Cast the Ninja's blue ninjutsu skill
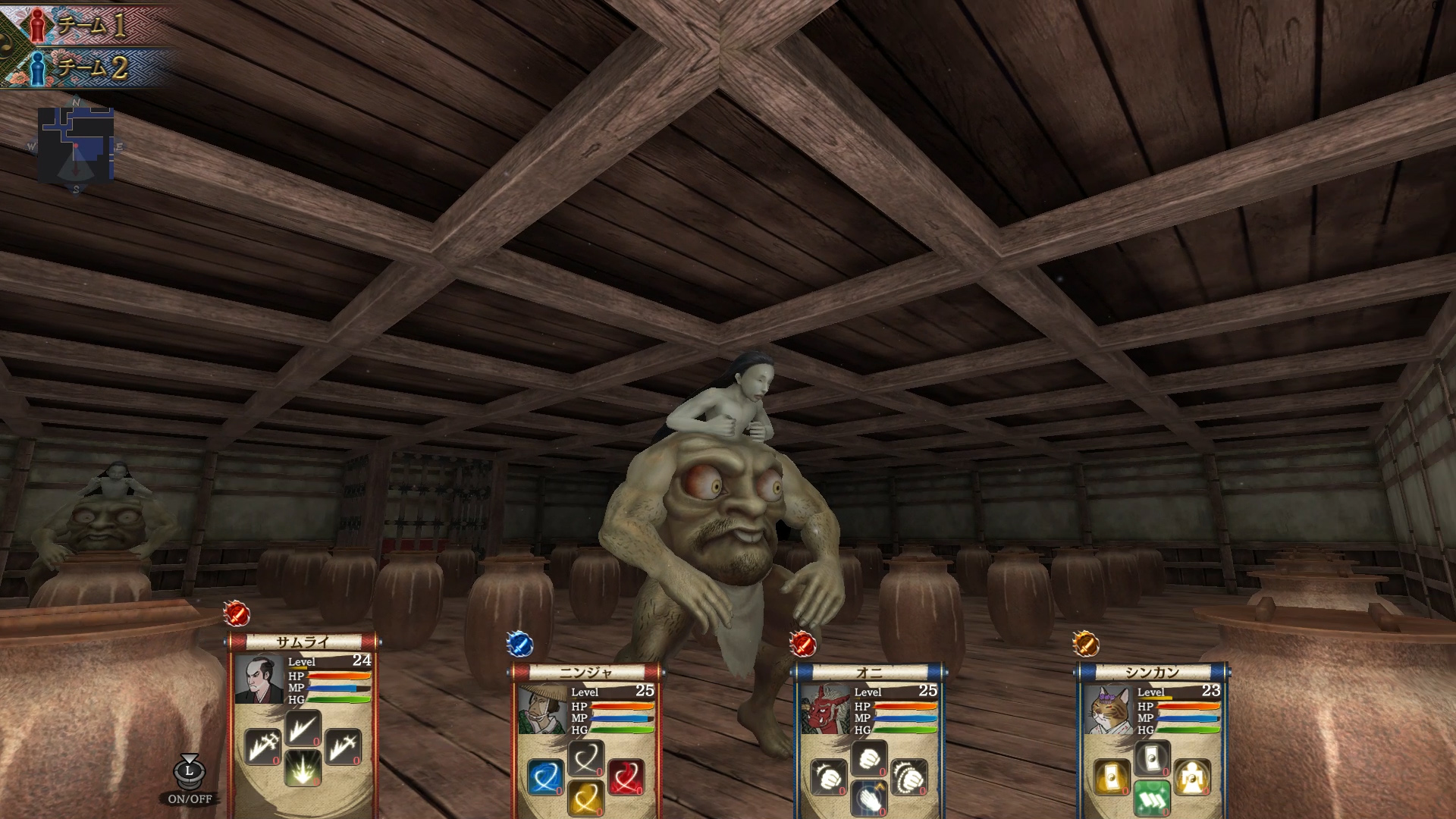Image resolution: width=1456 pixels, height=819 pixels. coord(546,777)
